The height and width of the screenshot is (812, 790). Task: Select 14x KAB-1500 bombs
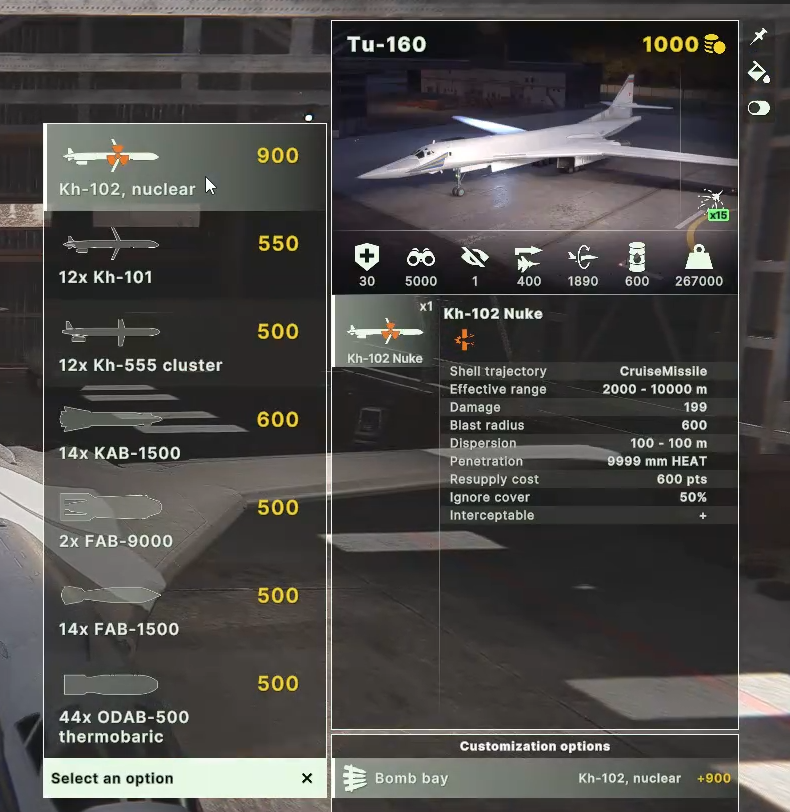(x=184, y=432)
